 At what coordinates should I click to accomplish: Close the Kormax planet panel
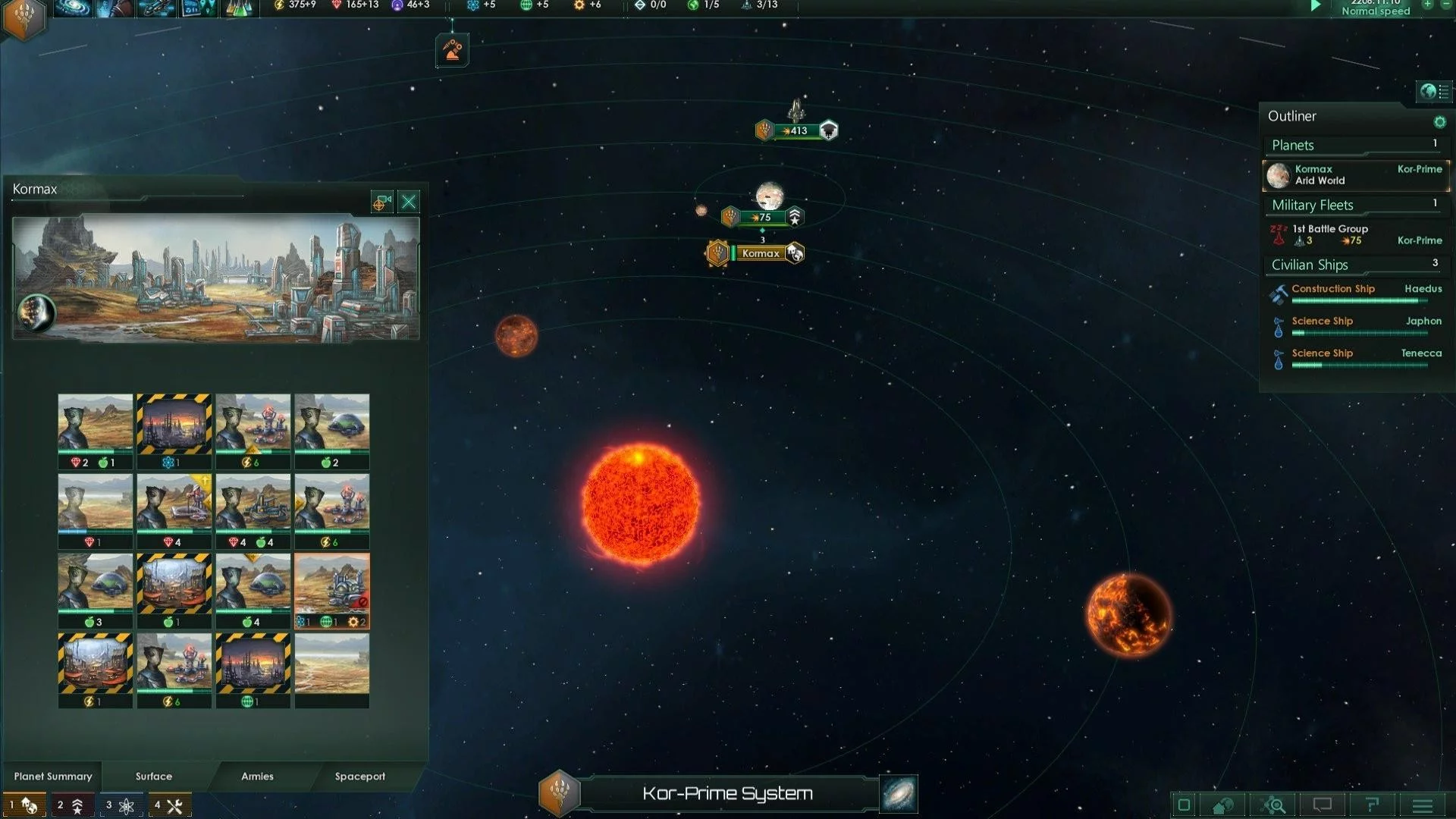(409, 202)
